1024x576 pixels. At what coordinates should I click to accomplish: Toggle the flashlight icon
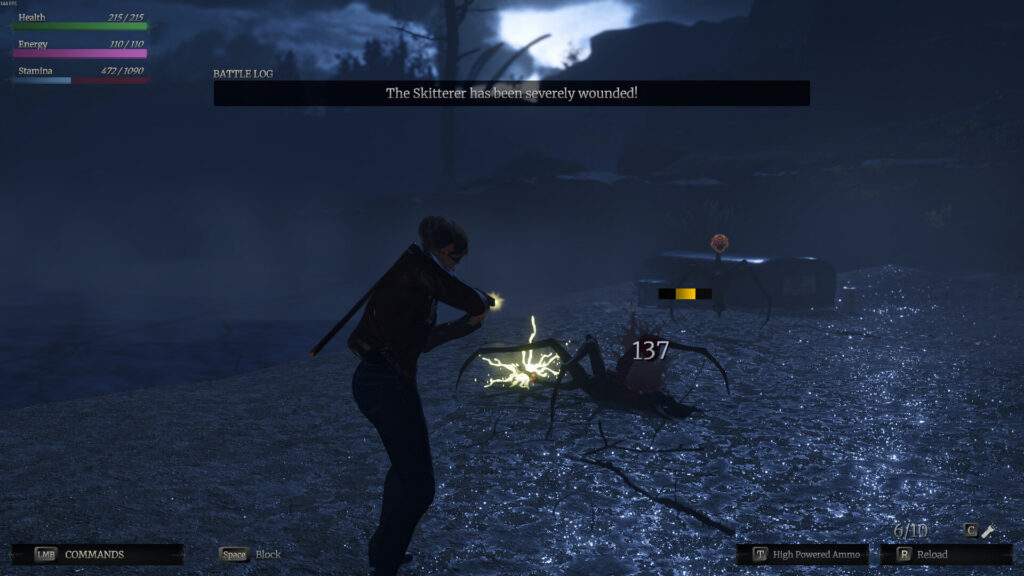(988, 531)
